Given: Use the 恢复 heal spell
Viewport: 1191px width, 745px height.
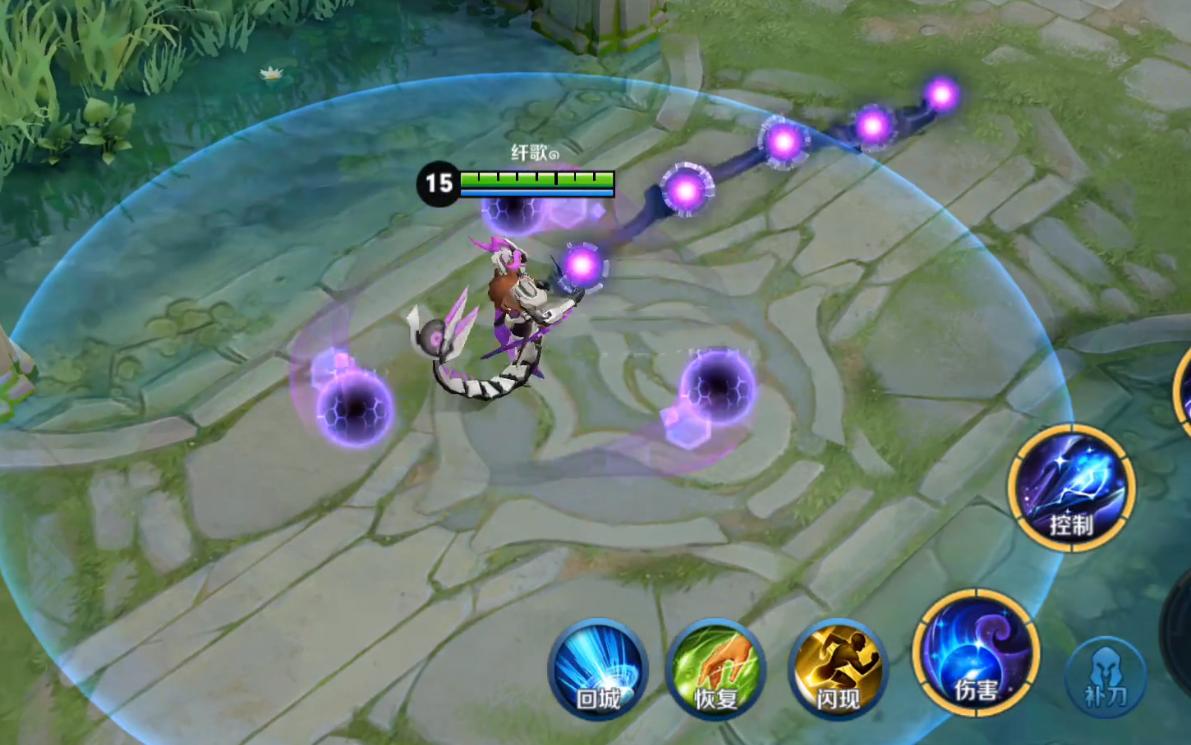Looking at the screenshot, I should pos(716,669).
